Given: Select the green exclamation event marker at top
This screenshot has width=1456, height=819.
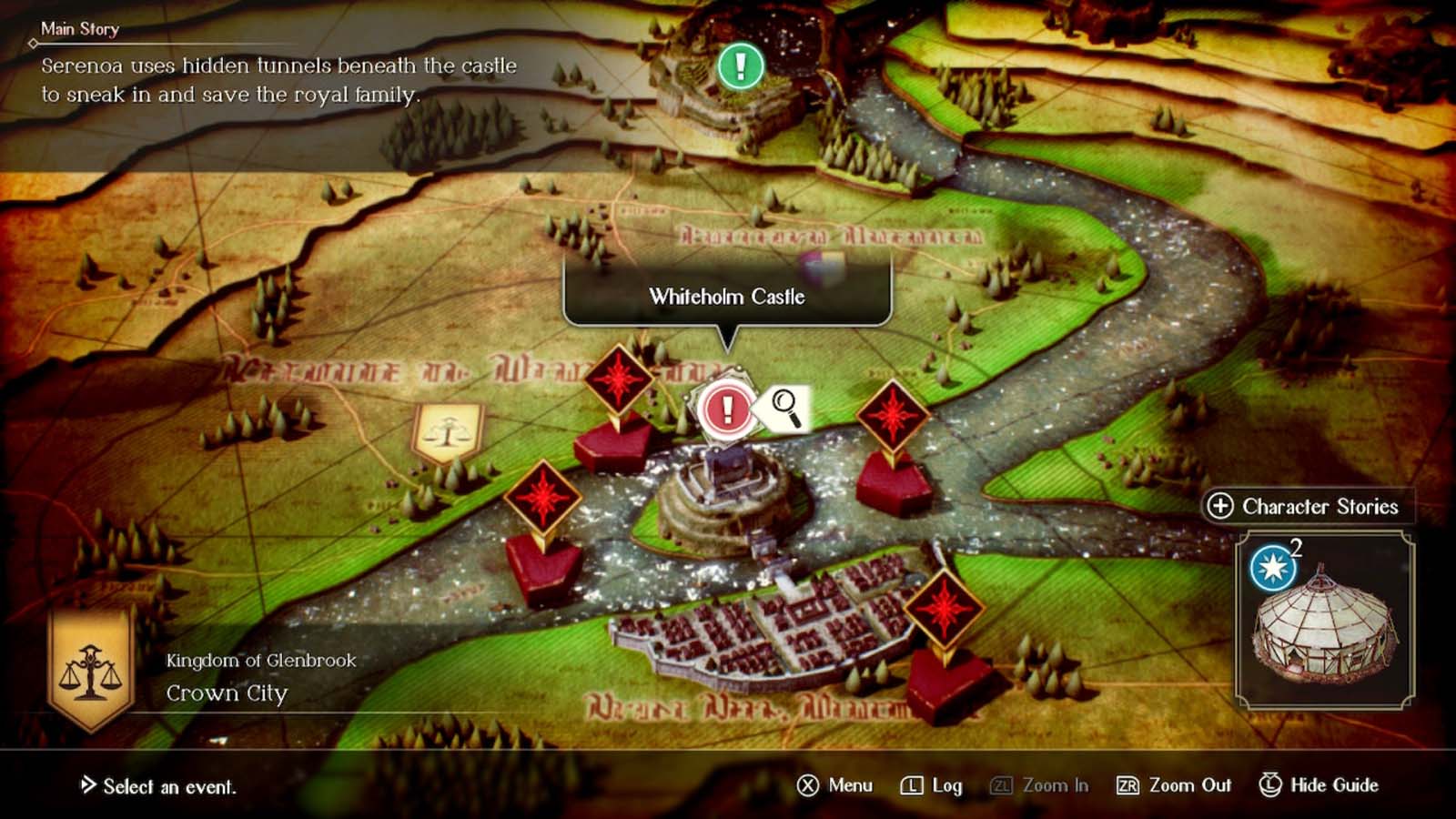Looking at the screenshot, I should (x=740, y=66).
